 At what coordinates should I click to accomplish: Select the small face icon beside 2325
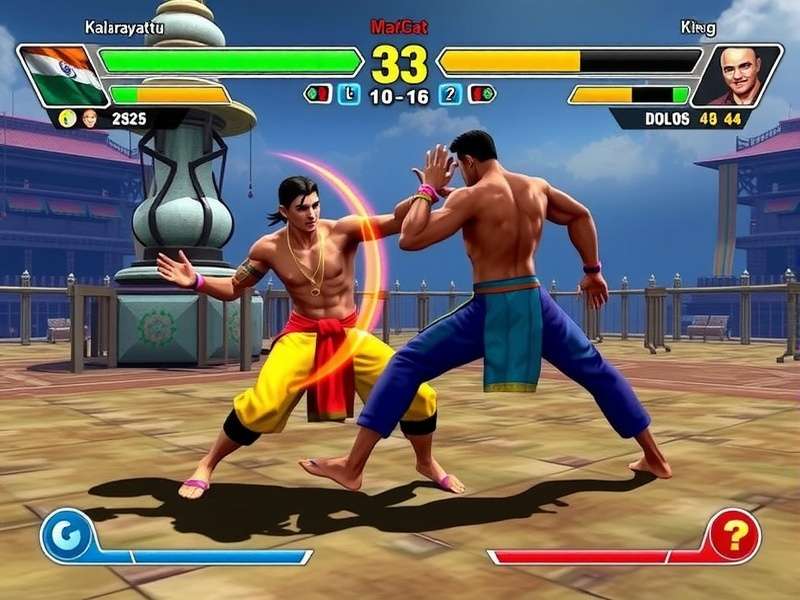click(90, 118)
